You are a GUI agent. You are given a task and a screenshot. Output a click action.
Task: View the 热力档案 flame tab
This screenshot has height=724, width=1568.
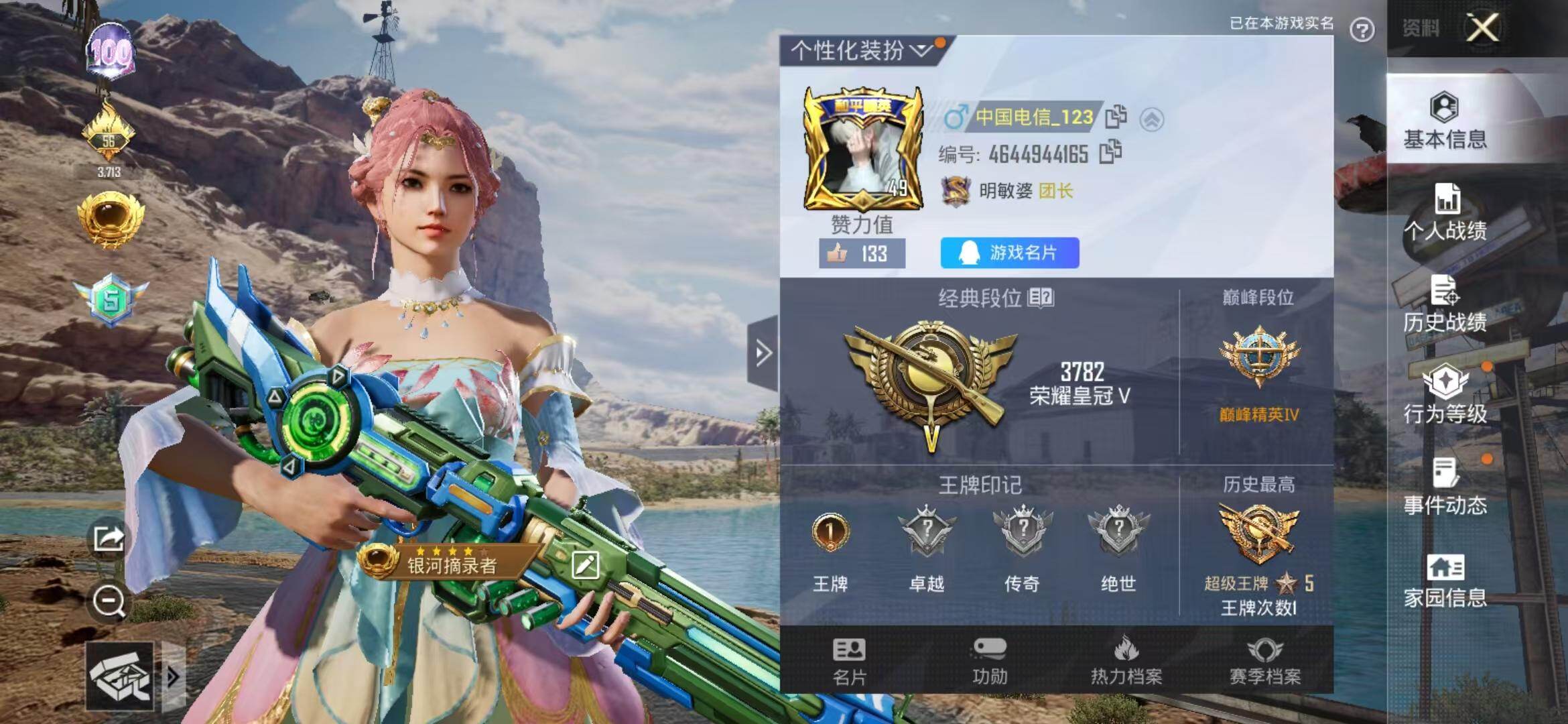1126,661
